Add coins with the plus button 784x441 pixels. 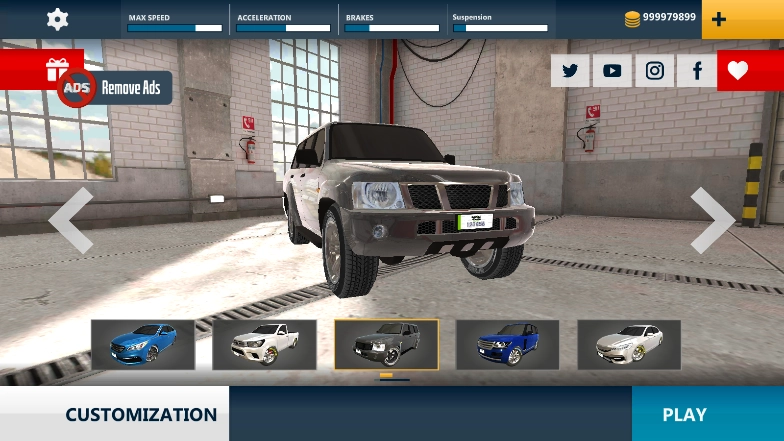pos(742,19)
